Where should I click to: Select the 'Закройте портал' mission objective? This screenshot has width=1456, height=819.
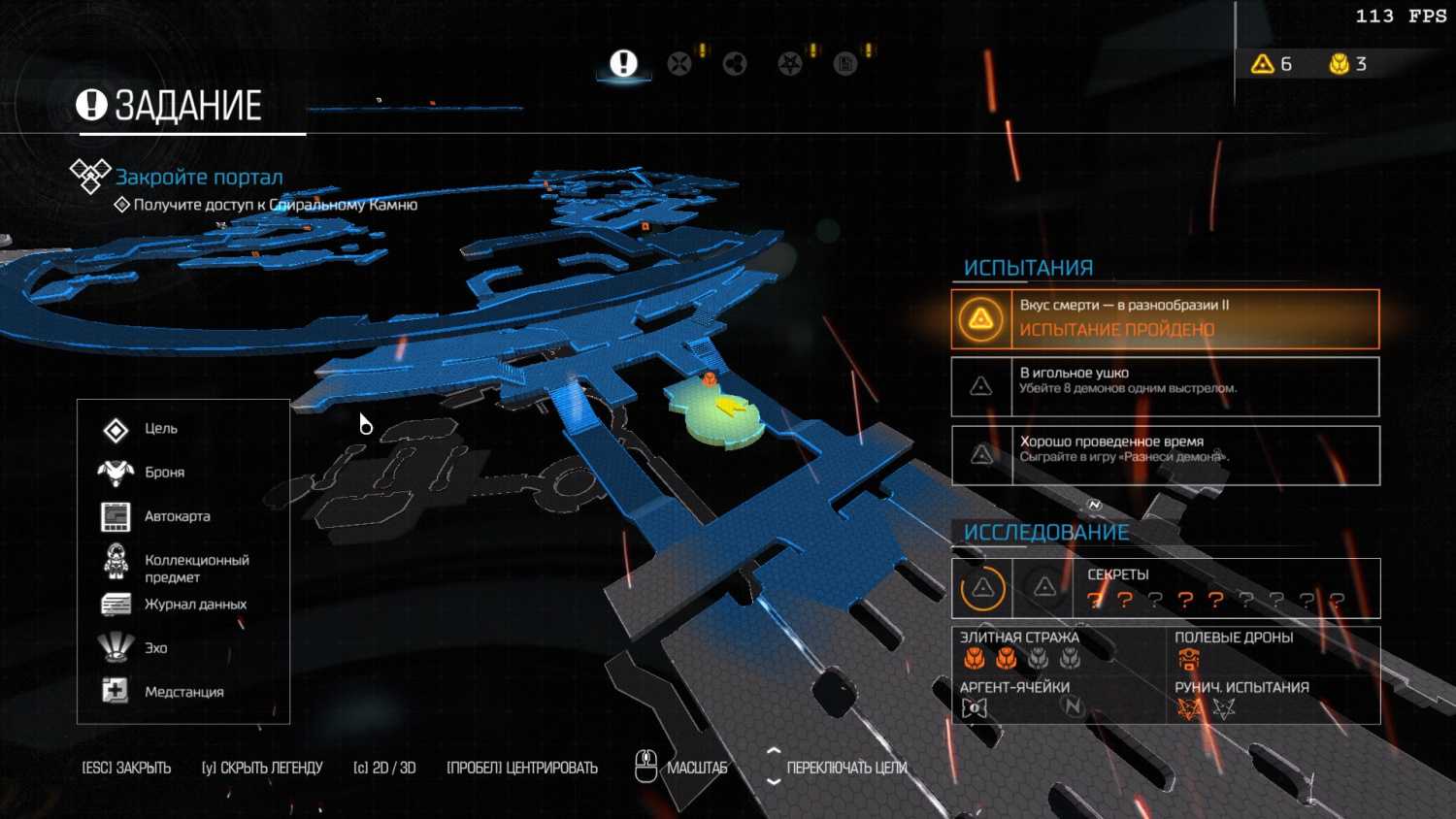[199, 177]
